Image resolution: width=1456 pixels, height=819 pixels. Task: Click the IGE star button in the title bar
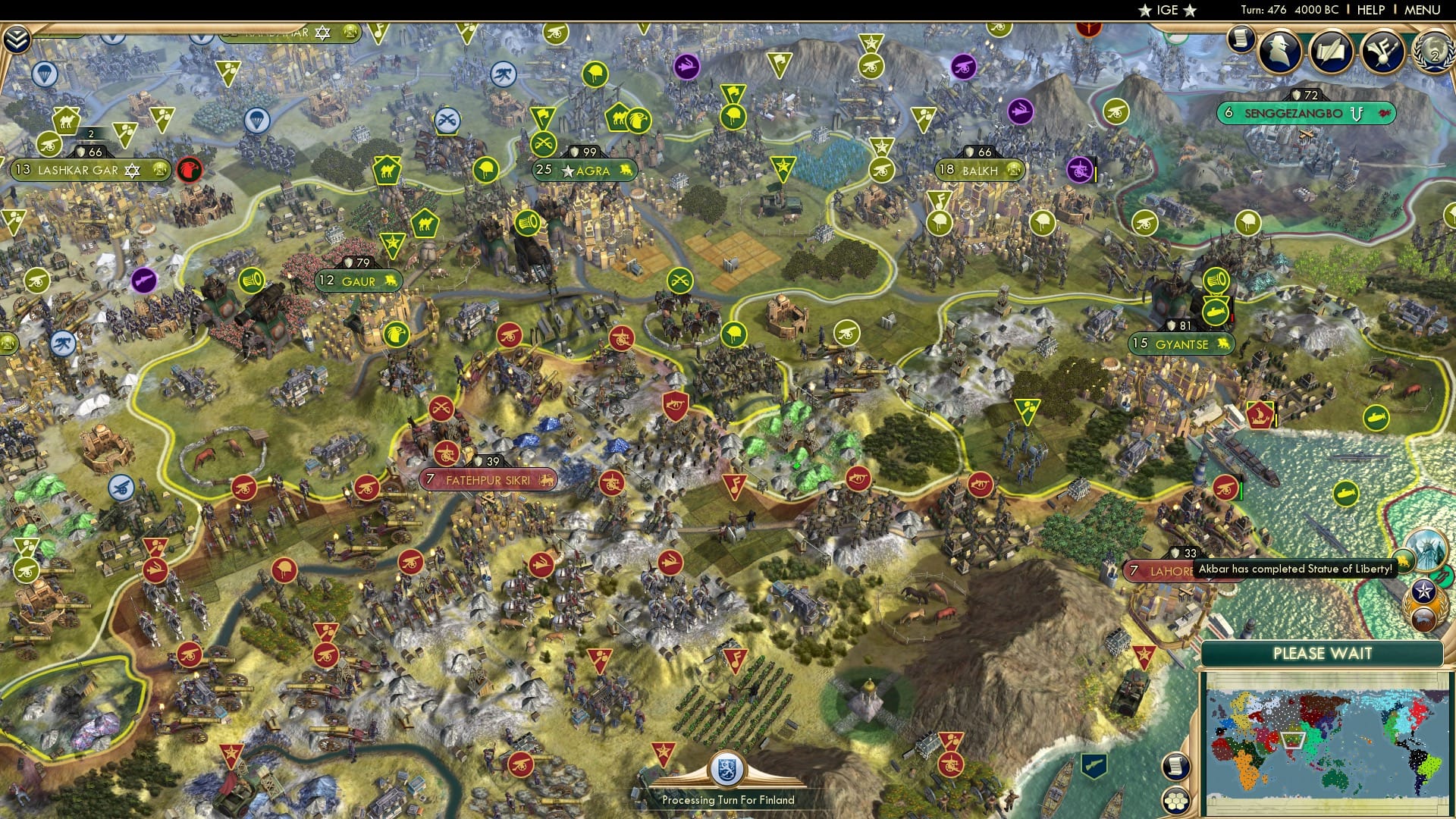click(1168, 11)
